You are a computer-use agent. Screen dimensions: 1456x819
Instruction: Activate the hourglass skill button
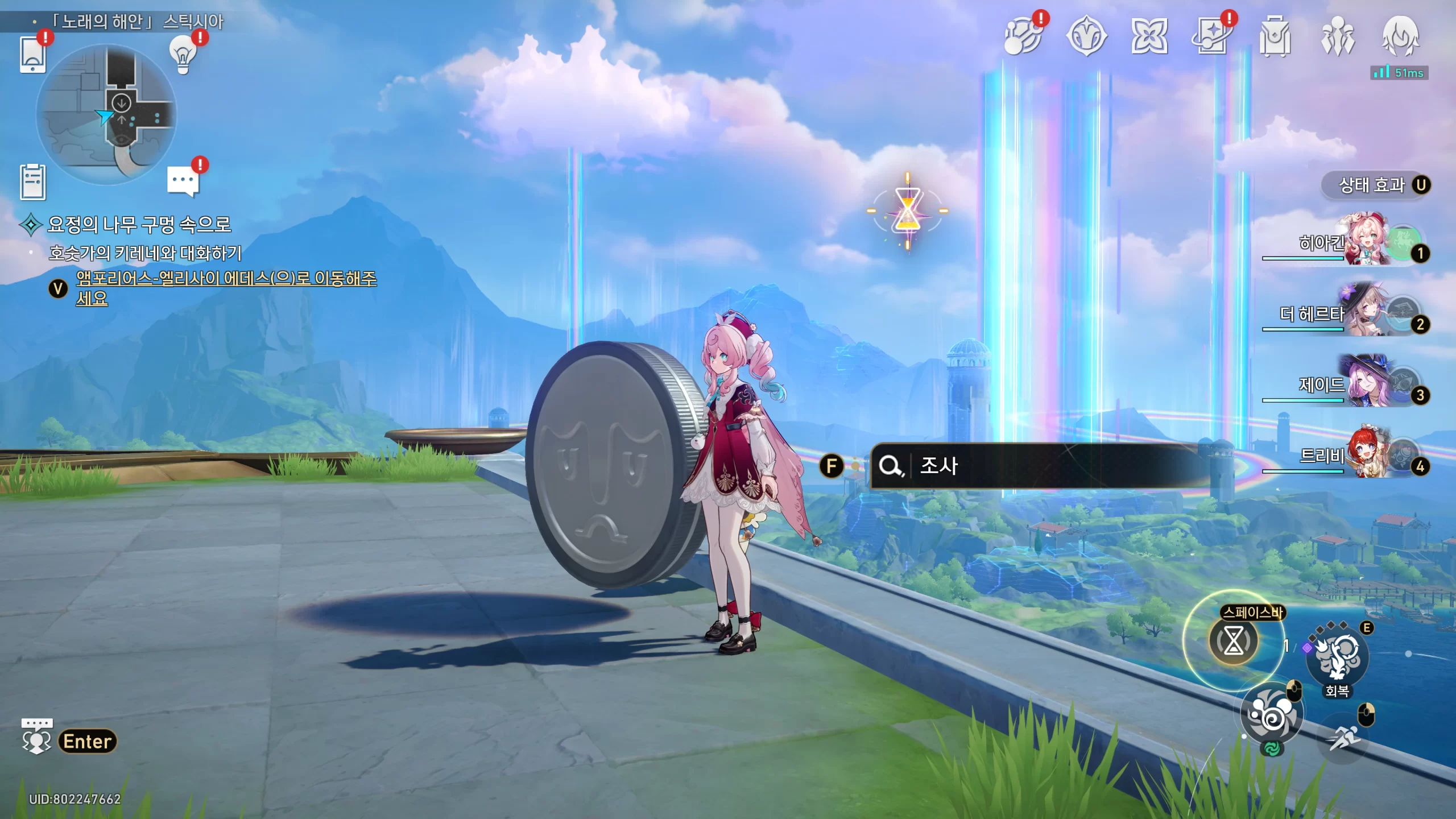1233,641
